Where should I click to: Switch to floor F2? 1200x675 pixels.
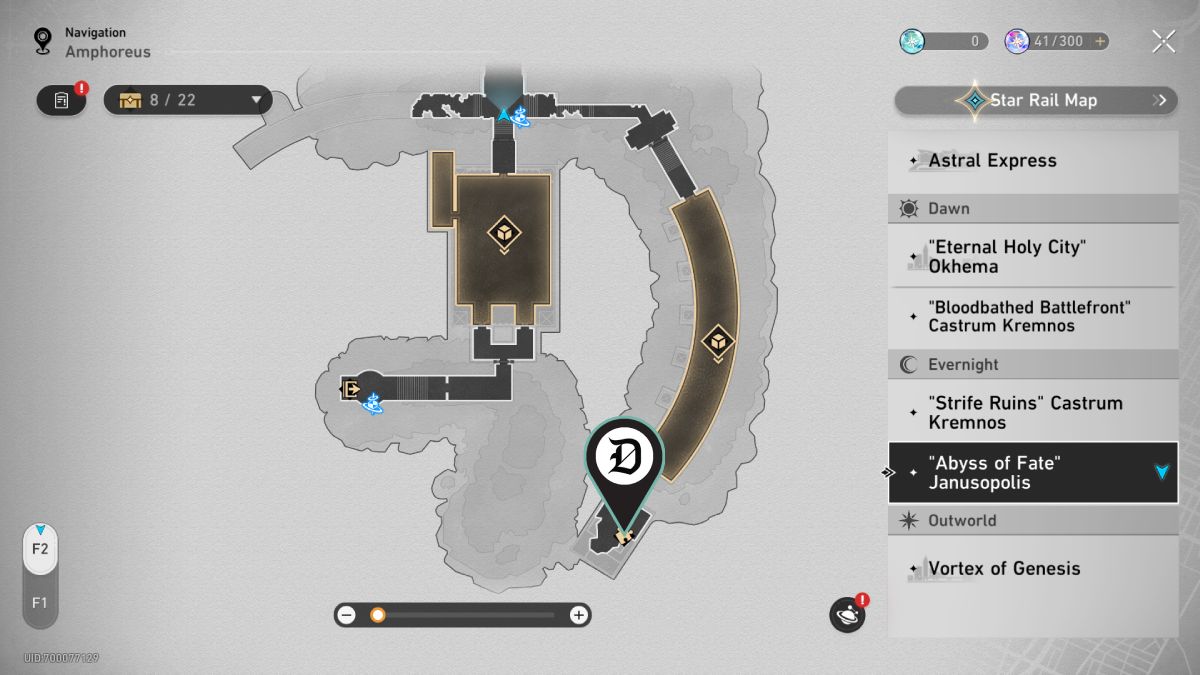pyautogui.click(x=40, y=549)
